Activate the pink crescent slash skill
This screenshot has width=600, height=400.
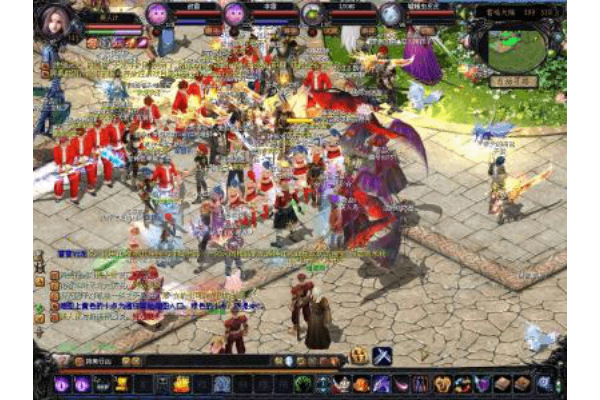pos(402,384)
